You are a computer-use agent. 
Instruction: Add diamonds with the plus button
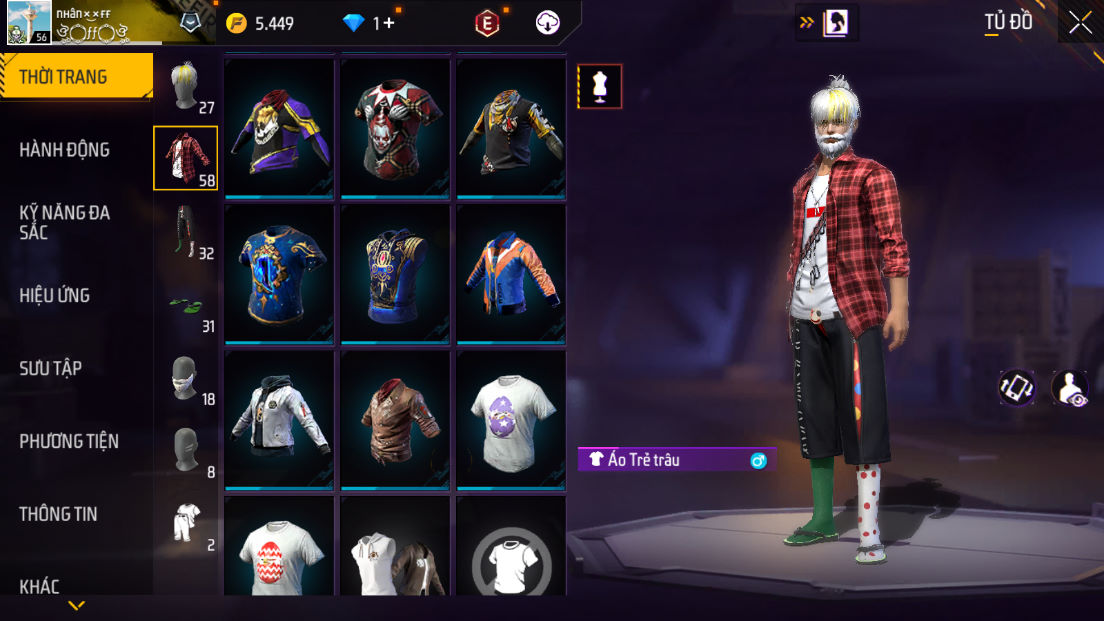[389, 23]
